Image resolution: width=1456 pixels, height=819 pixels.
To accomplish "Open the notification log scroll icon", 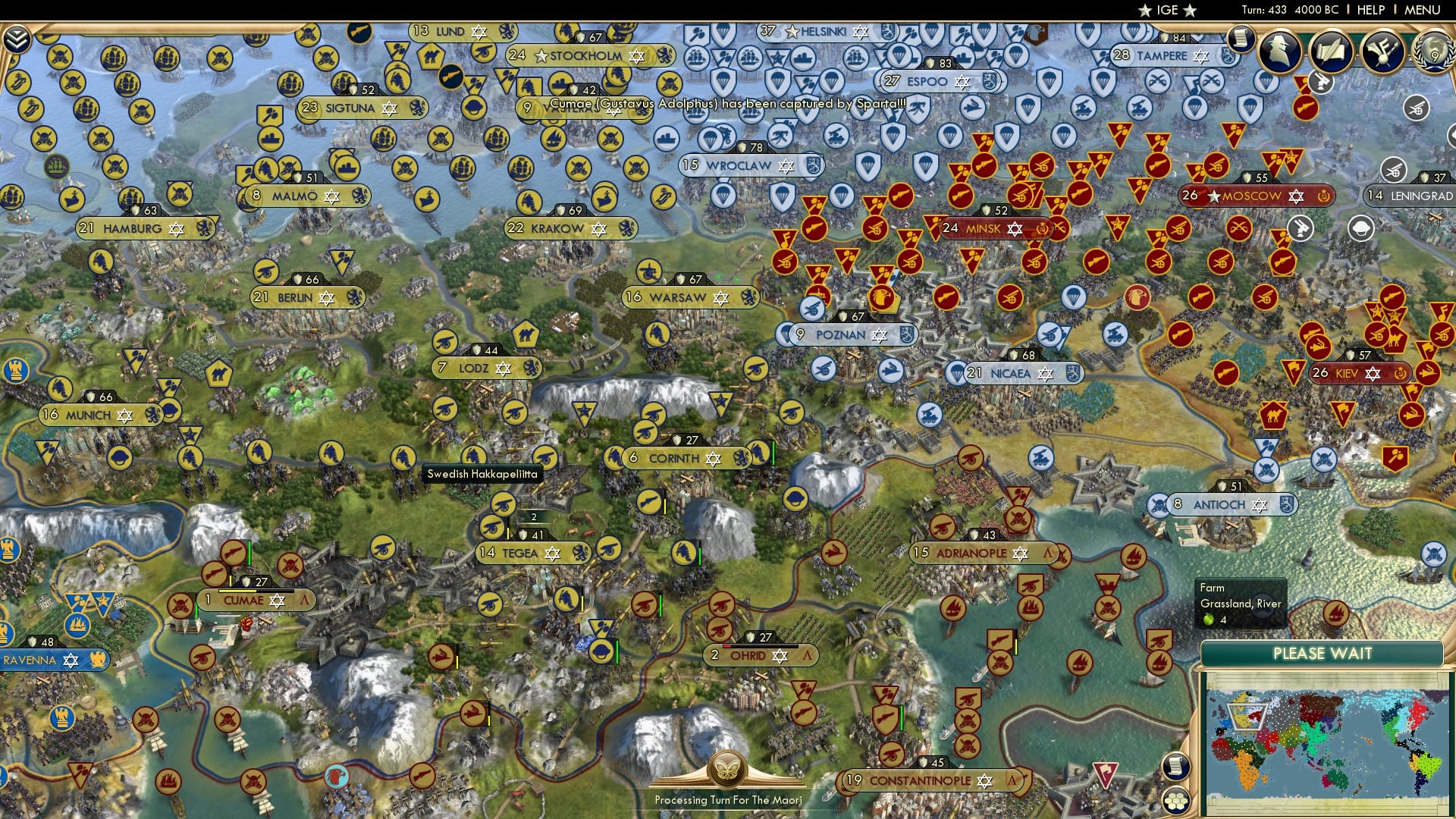I will click(x=1243, y=39).
